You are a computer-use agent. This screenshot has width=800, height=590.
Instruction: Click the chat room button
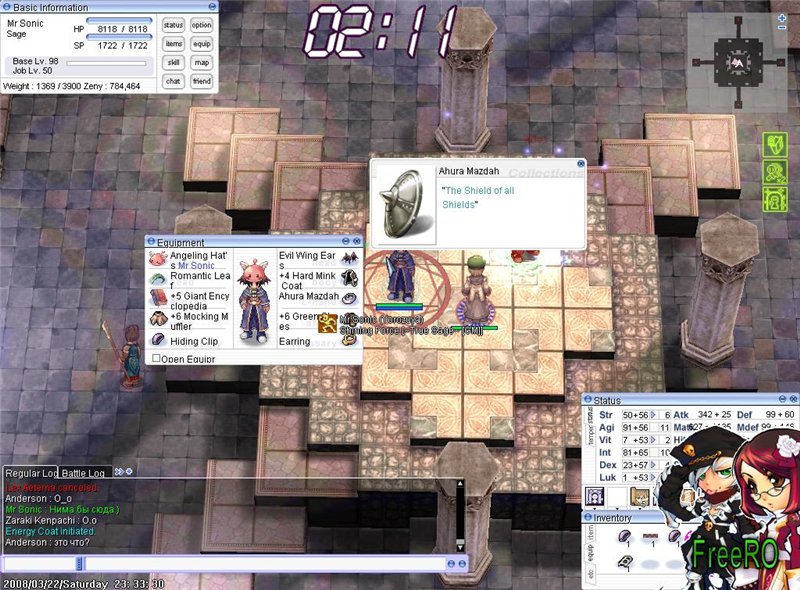tap(174, 81)
